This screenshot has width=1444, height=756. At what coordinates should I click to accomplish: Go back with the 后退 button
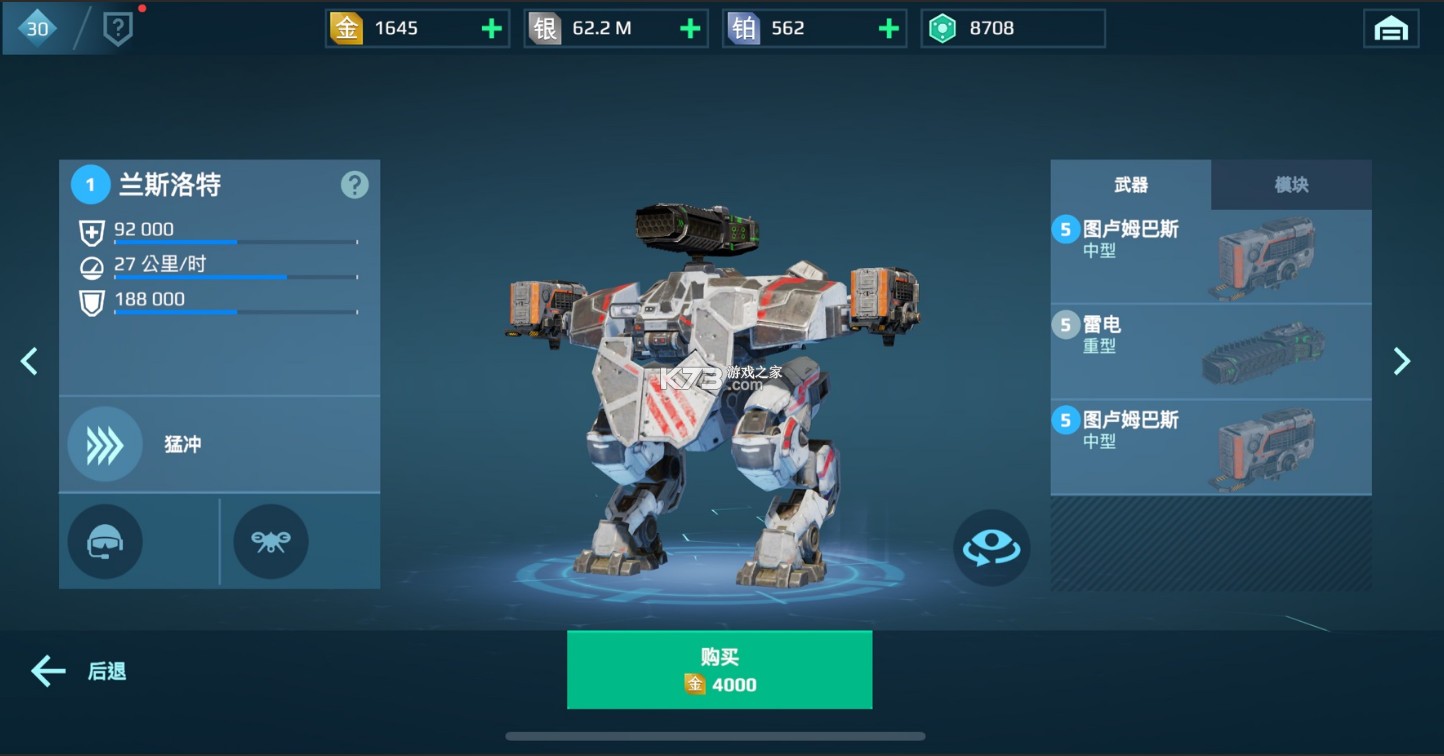click(78, 671)
